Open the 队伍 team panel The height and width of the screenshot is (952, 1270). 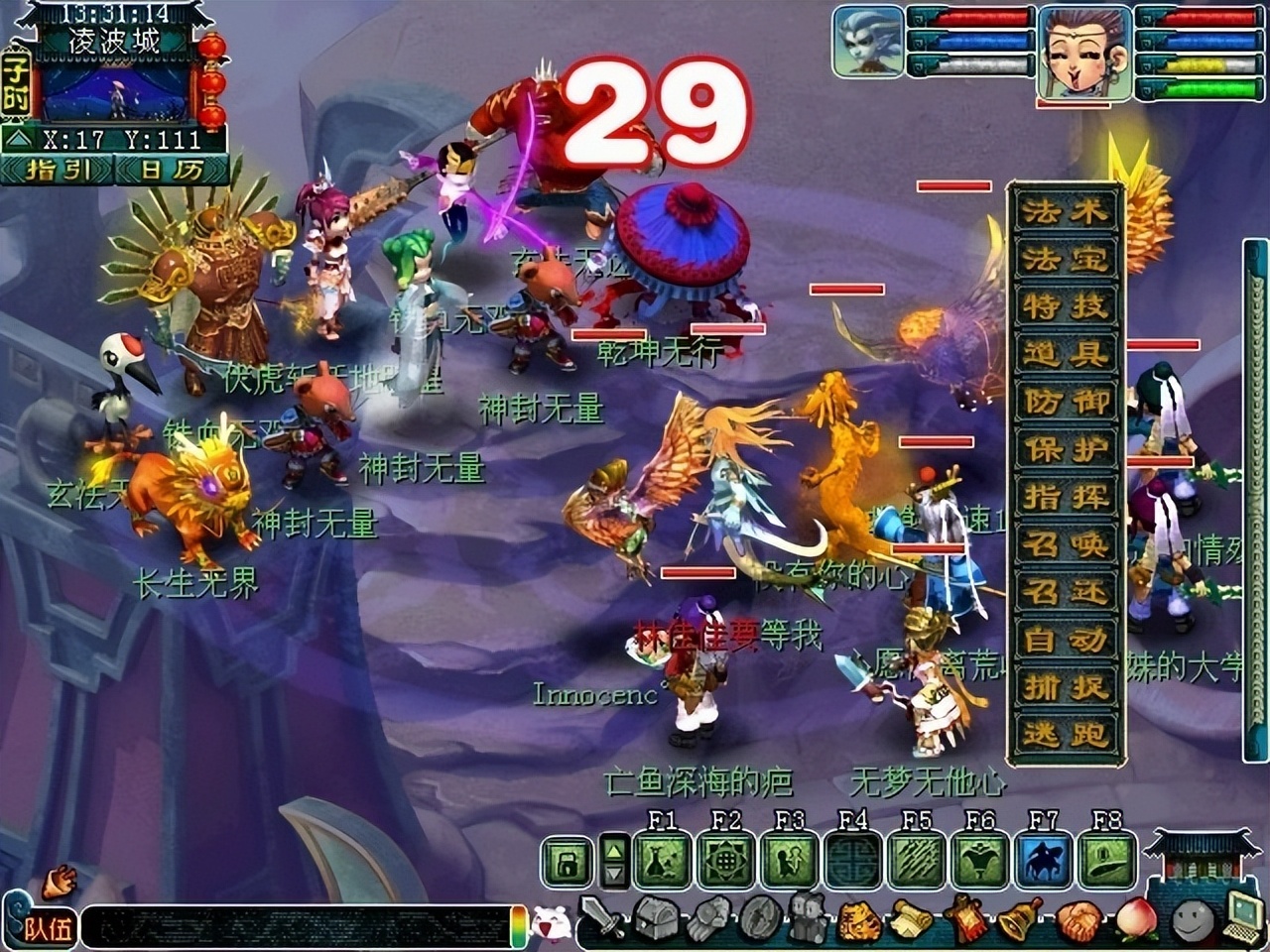click(x=45, y=928)
